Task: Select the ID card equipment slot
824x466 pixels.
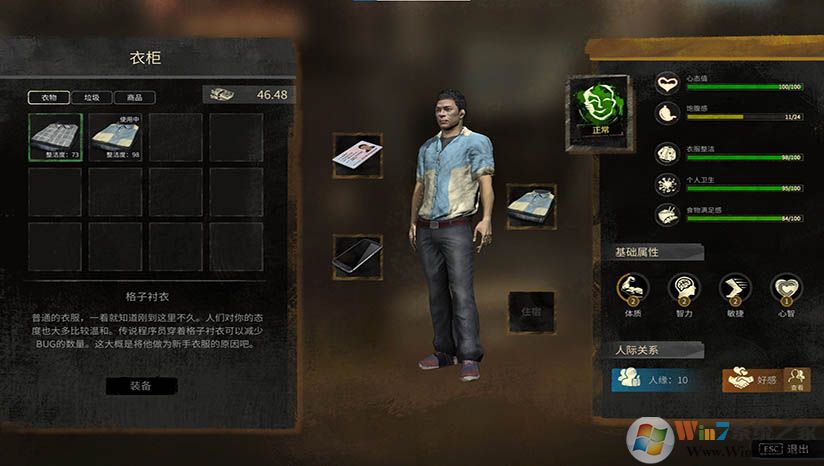Action: pos(357,155)
